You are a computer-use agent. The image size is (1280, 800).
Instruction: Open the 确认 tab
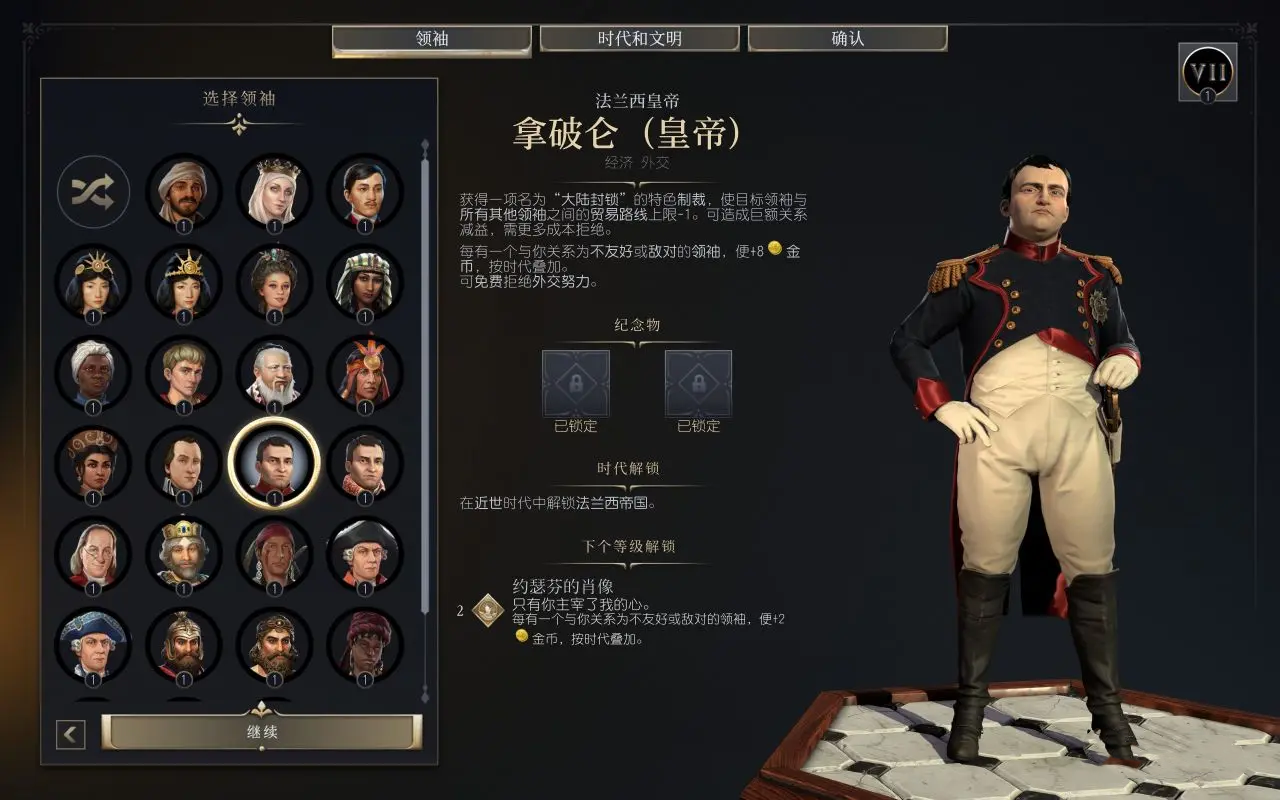click(847, 39)
